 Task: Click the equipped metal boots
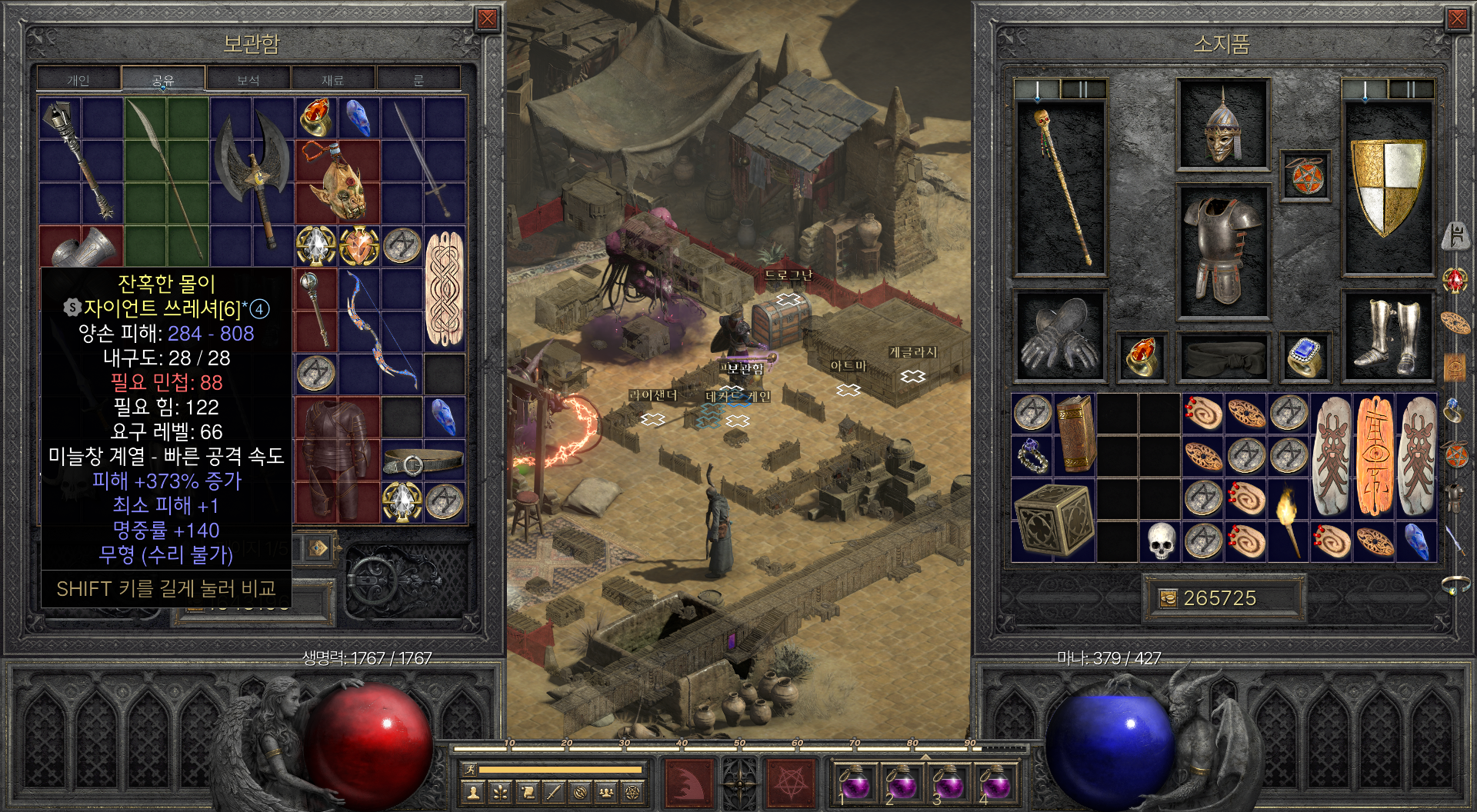point(1387,337)
